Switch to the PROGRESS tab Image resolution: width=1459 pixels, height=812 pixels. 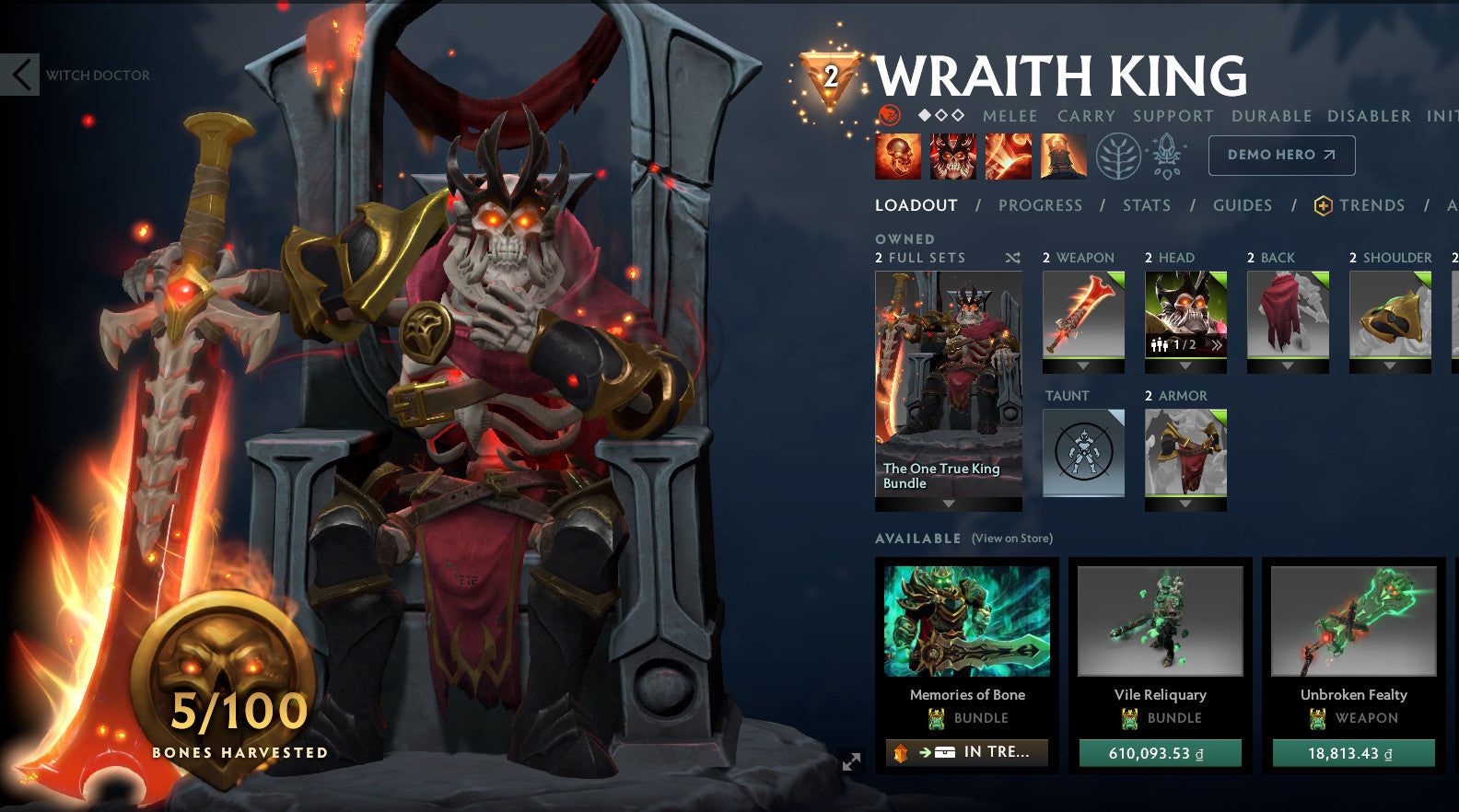coord(1040,205)
